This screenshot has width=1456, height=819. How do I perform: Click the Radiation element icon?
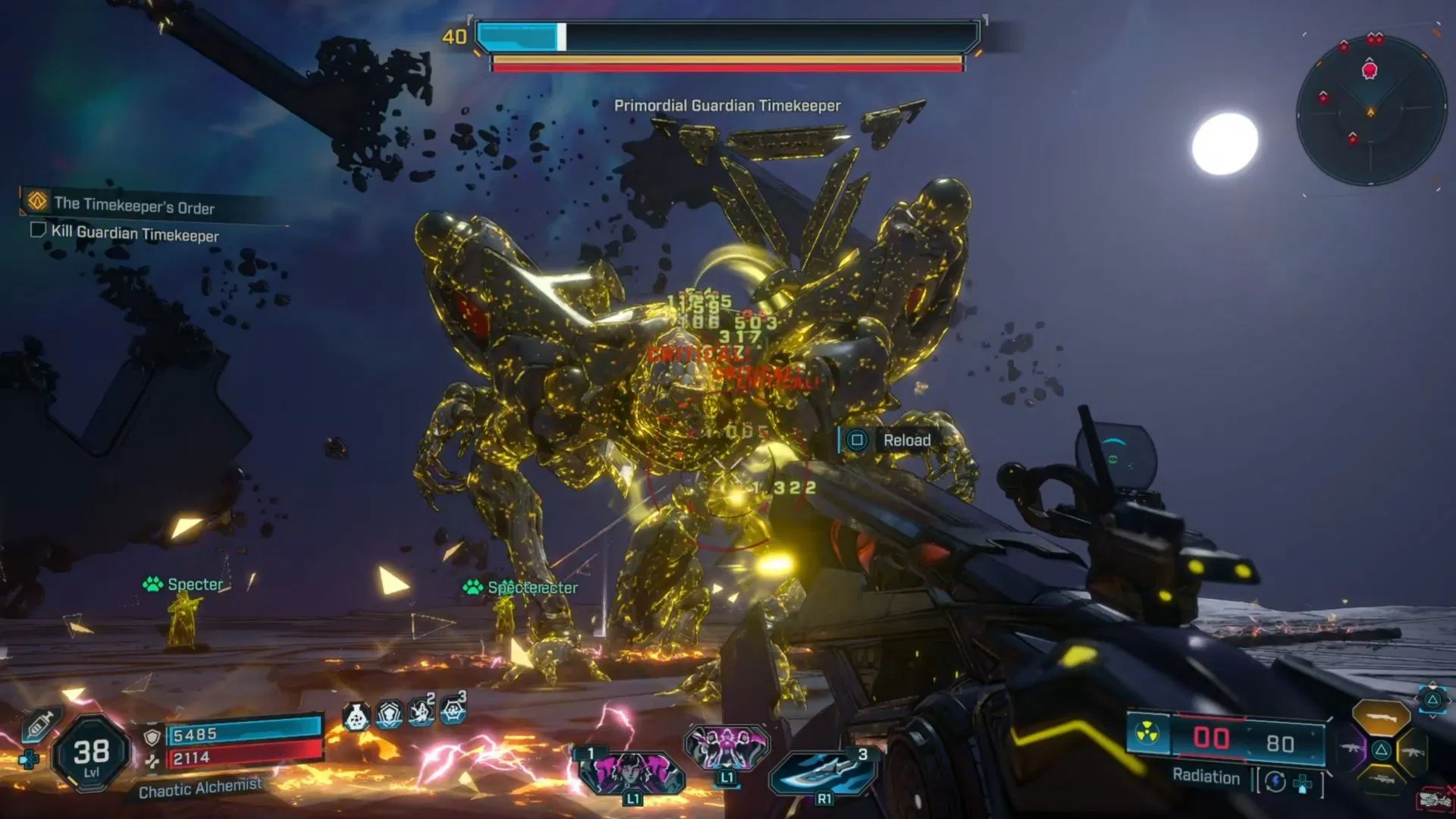pyautogui.click(x=1147, y=733)
